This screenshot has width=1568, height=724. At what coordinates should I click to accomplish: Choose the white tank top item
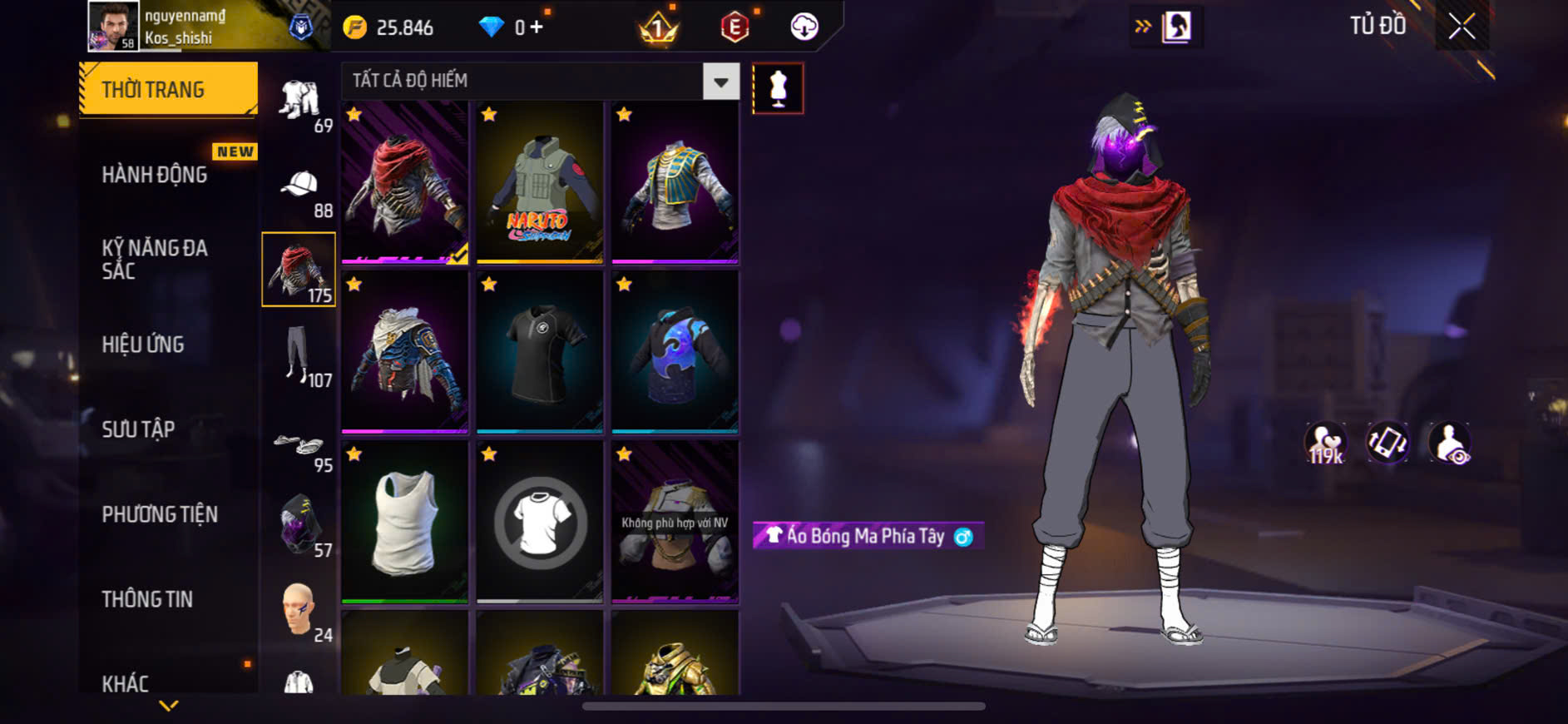point(404,522)
